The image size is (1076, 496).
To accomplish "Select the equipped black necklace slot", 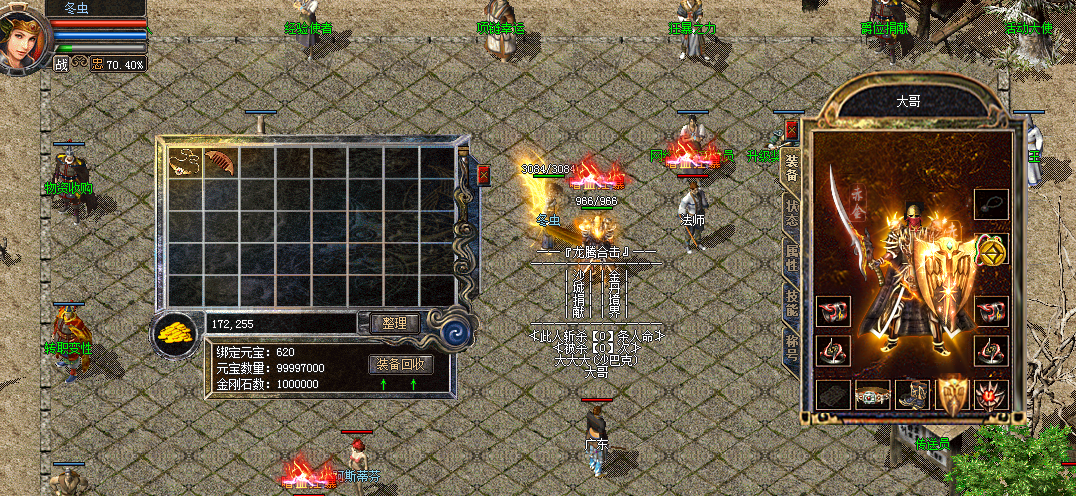I will (991, 204).
